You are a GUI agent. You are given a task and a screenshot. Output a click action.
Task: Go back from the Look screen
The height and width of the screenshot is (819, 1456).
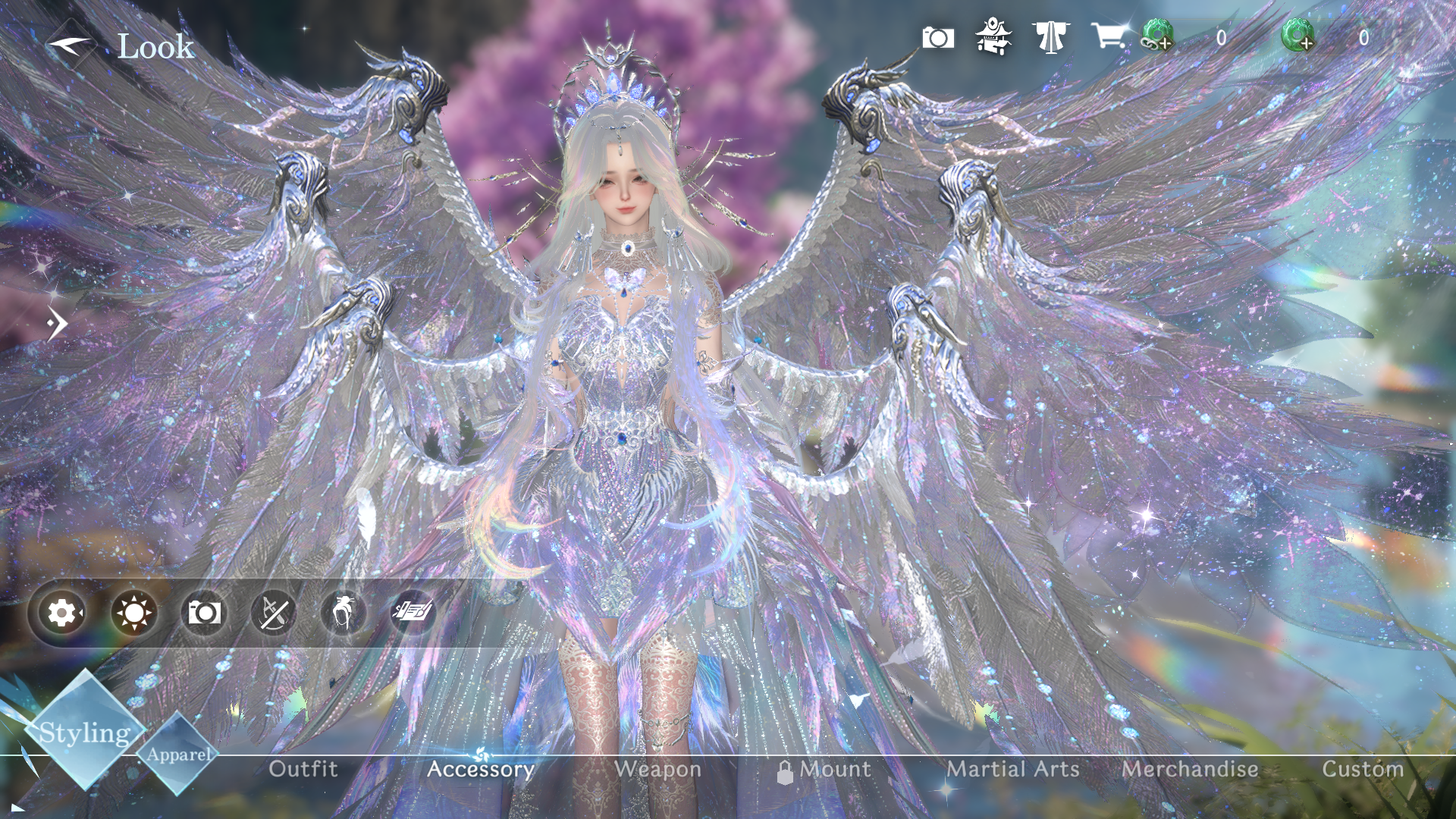point(70,45)
